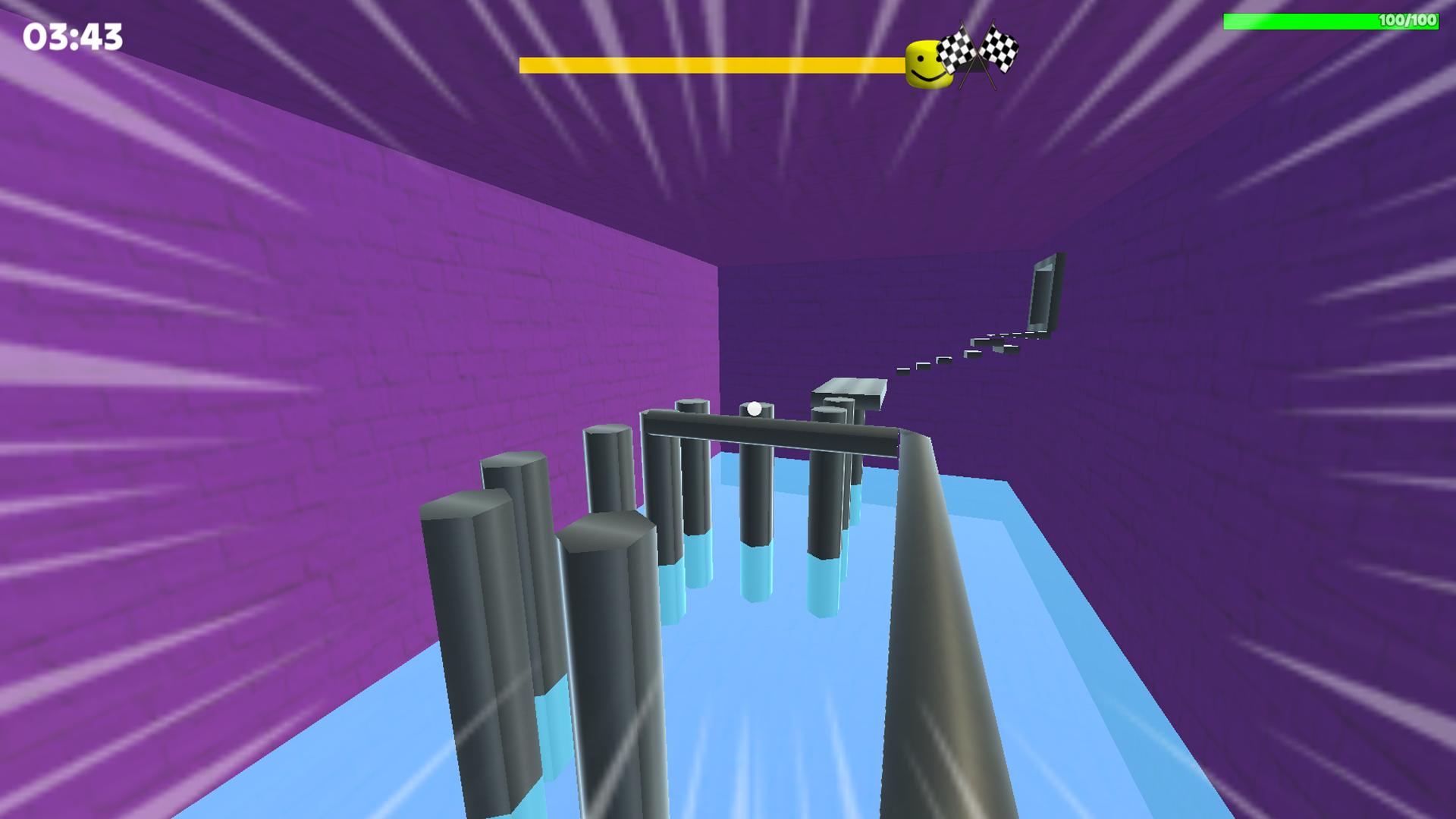The width and height of the screenshot is (1456, 819).
Task: Click the left checkered flag
Action: (x=957, y=52)
